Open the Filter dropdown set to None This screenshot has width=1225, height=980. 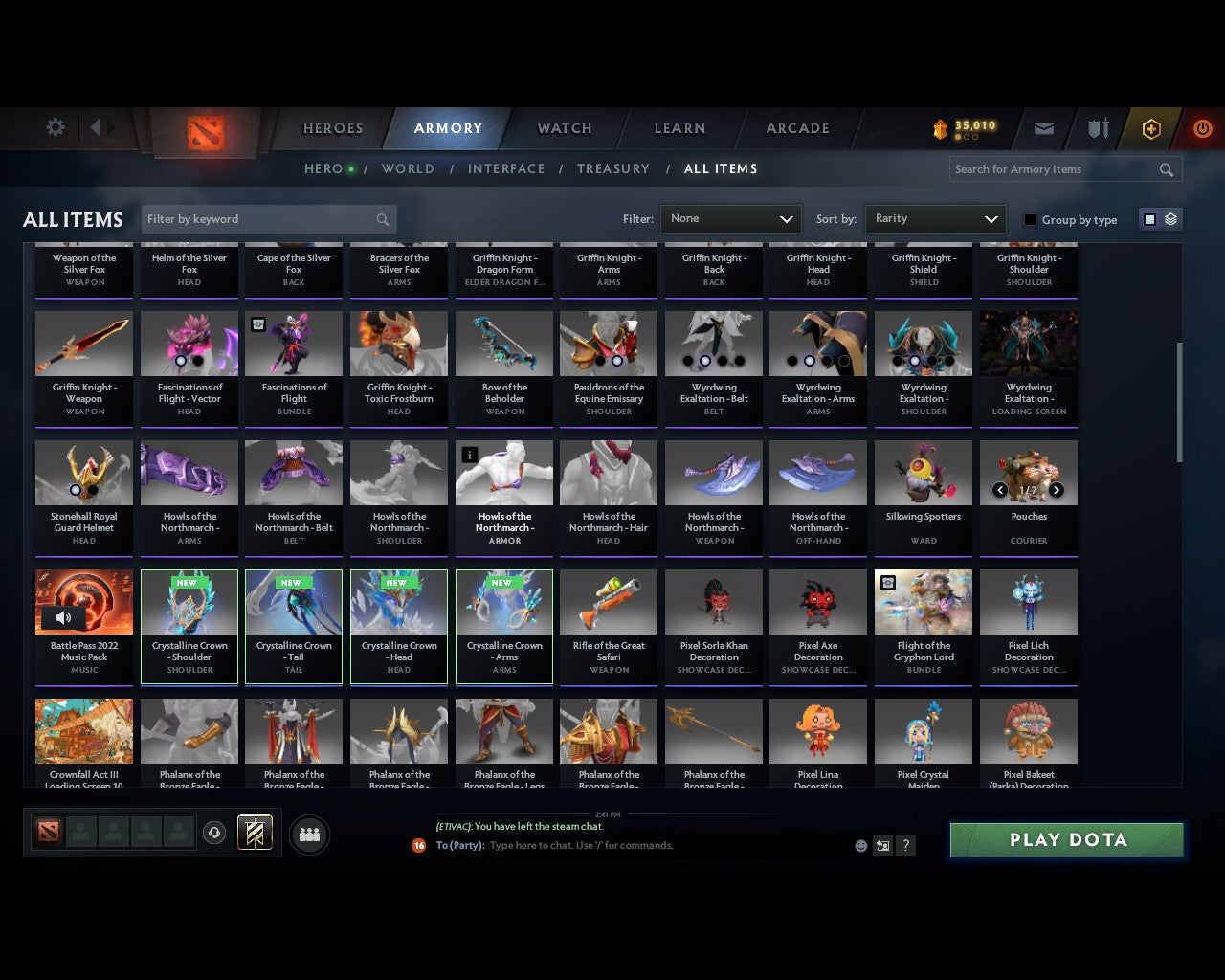tap(730, 218)
